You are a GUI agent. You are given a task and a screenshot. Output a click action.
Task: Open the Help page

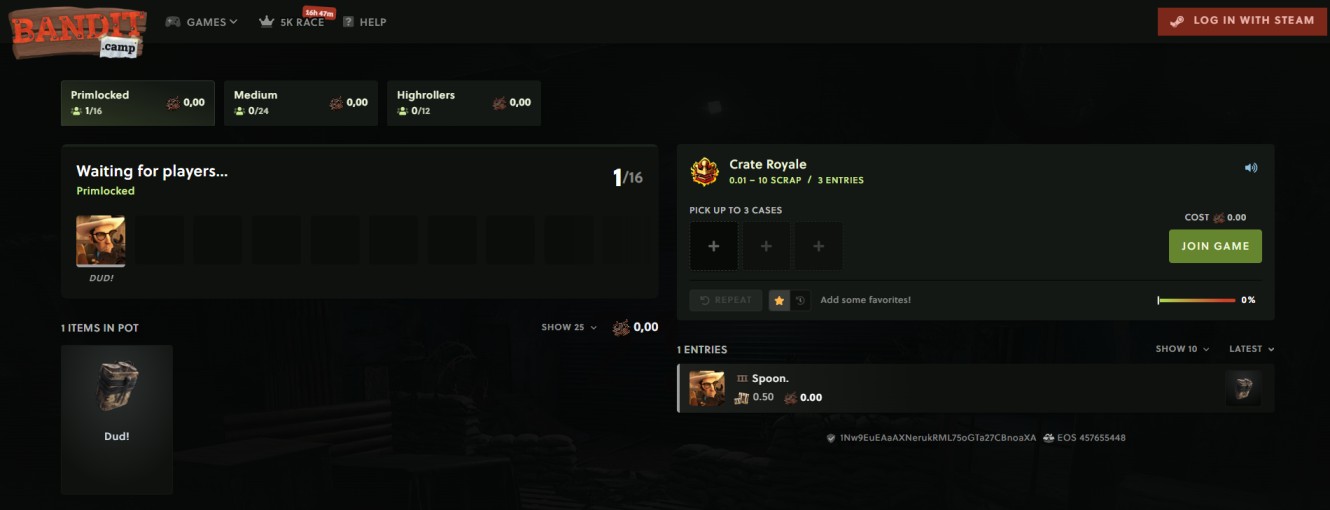click(365, 22)
